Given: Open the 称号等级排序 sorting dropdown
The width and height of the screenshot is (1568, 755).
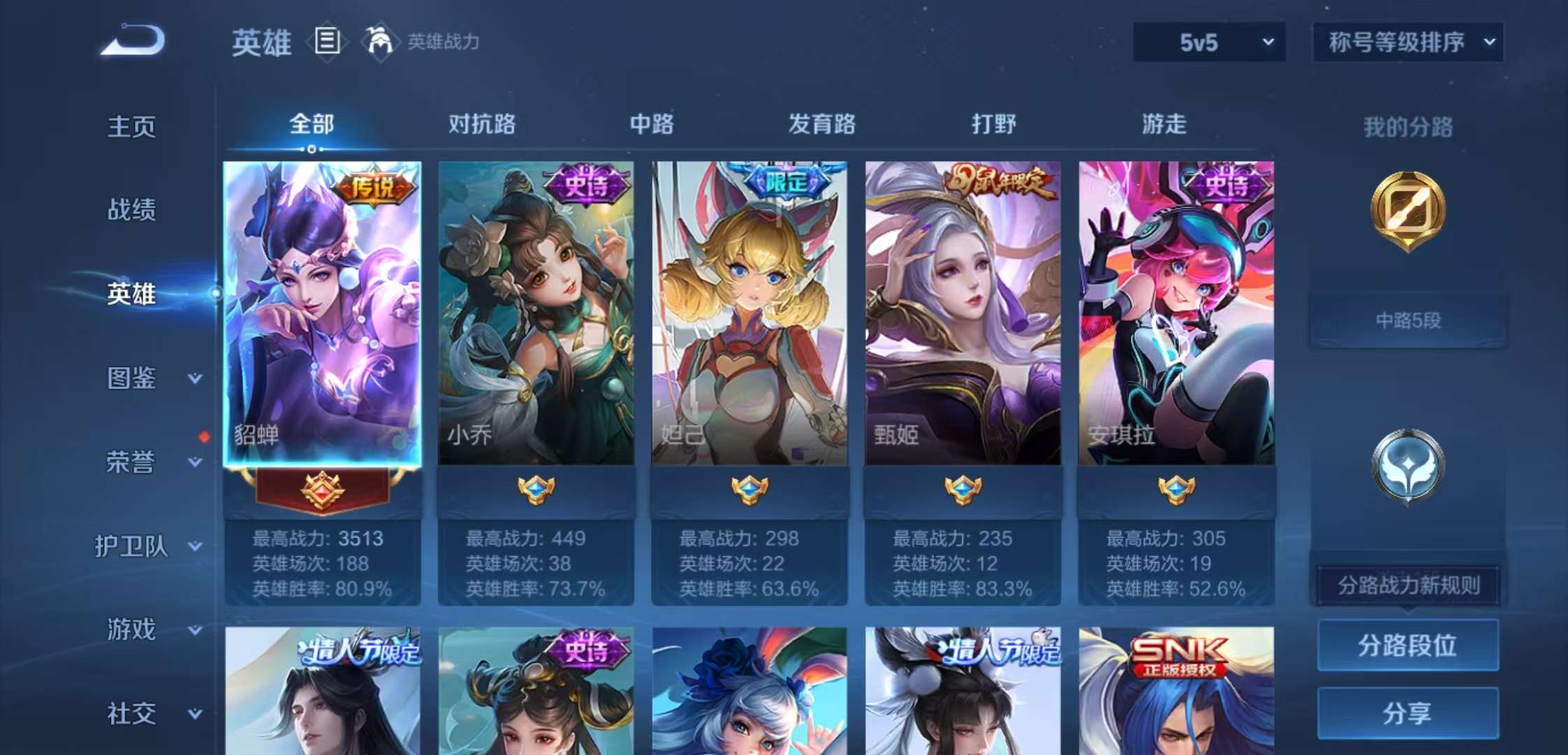Looking at the screenshot, I should tap(1407, 42).
